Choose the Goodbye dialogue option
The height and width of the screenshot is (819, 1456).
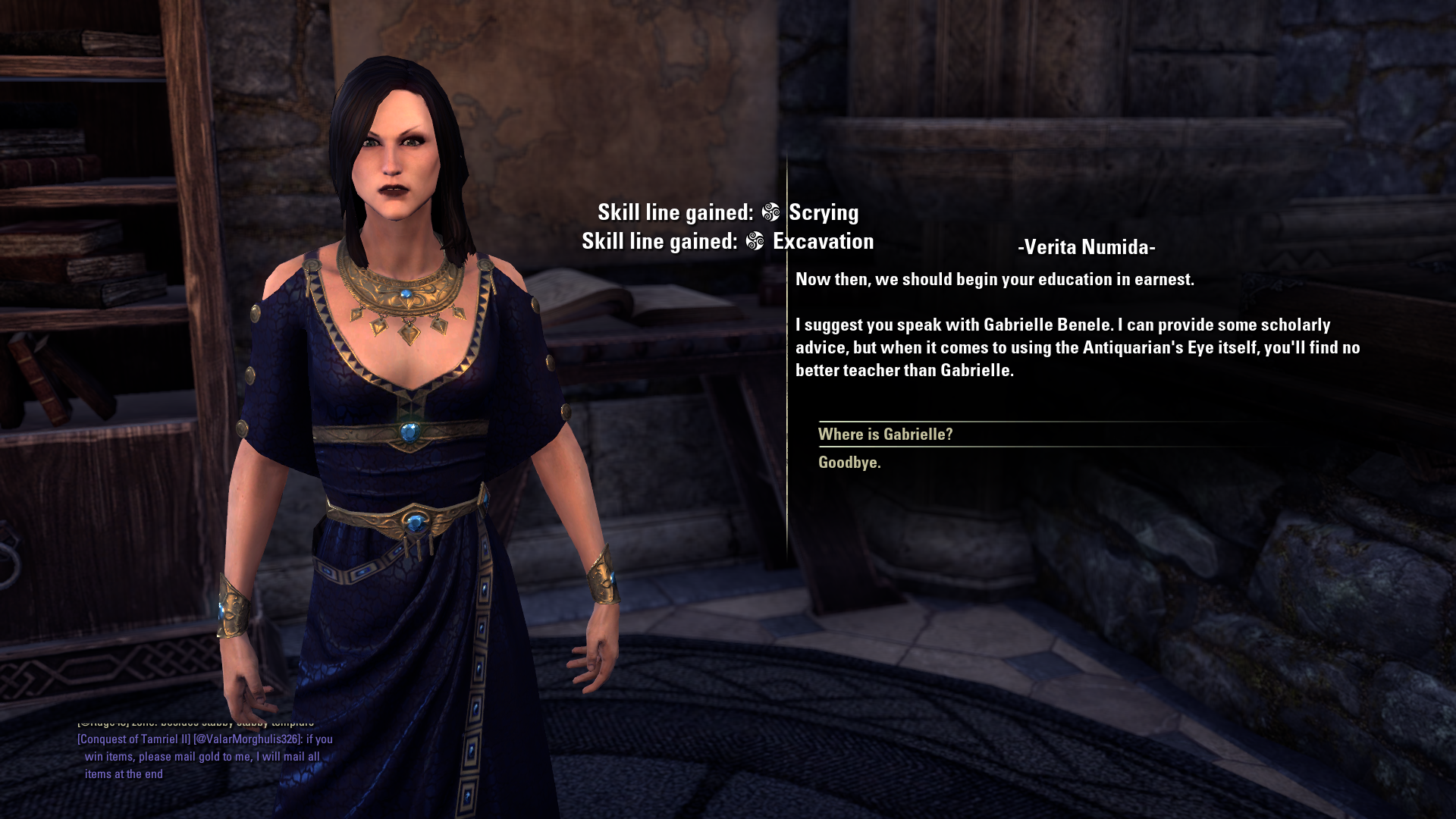(x=849, y=463)
